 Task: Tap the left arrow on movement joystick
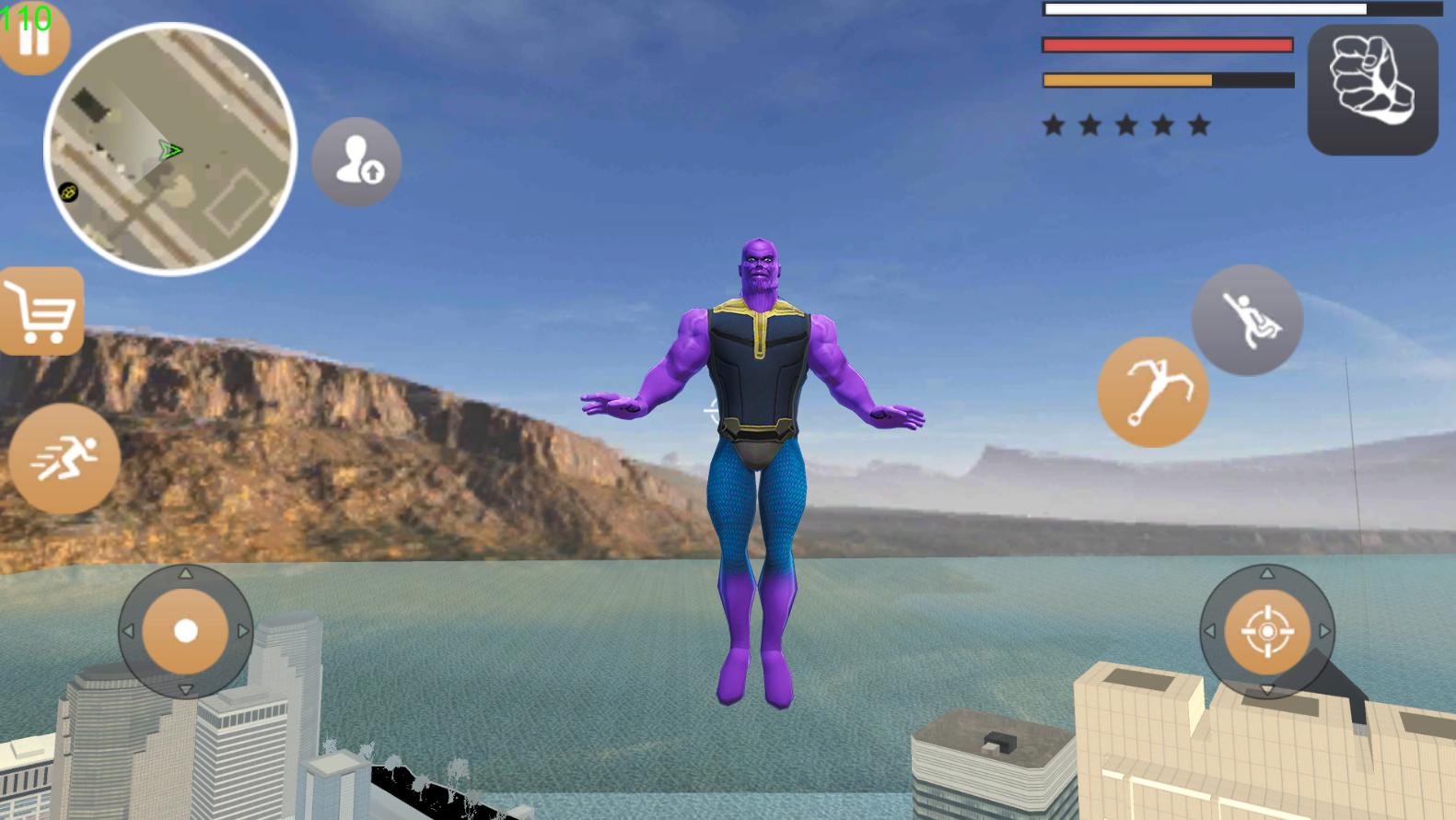coord(129,632)
